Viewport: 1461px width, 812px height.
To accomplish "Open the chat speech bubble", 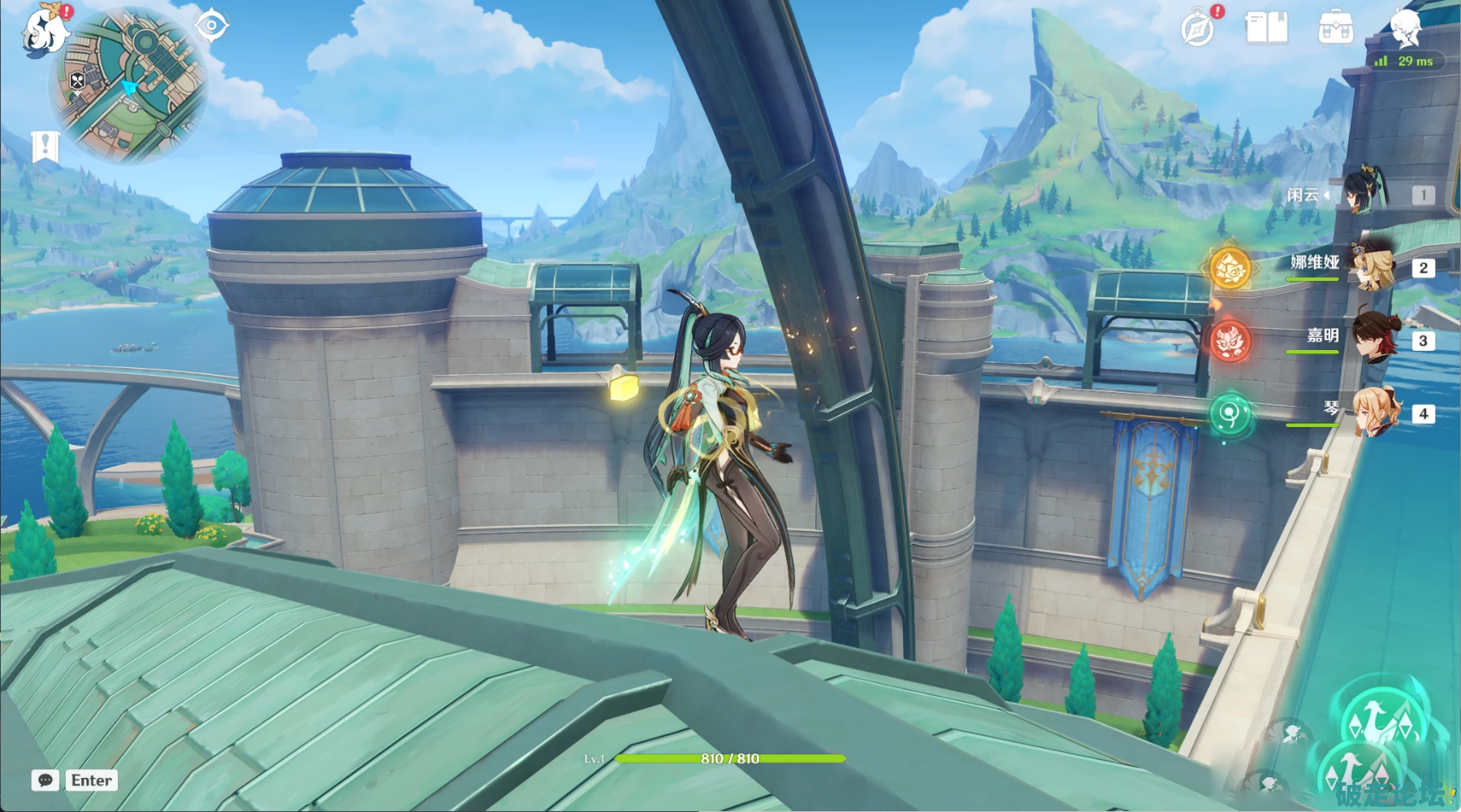I will tap(45, 780).
